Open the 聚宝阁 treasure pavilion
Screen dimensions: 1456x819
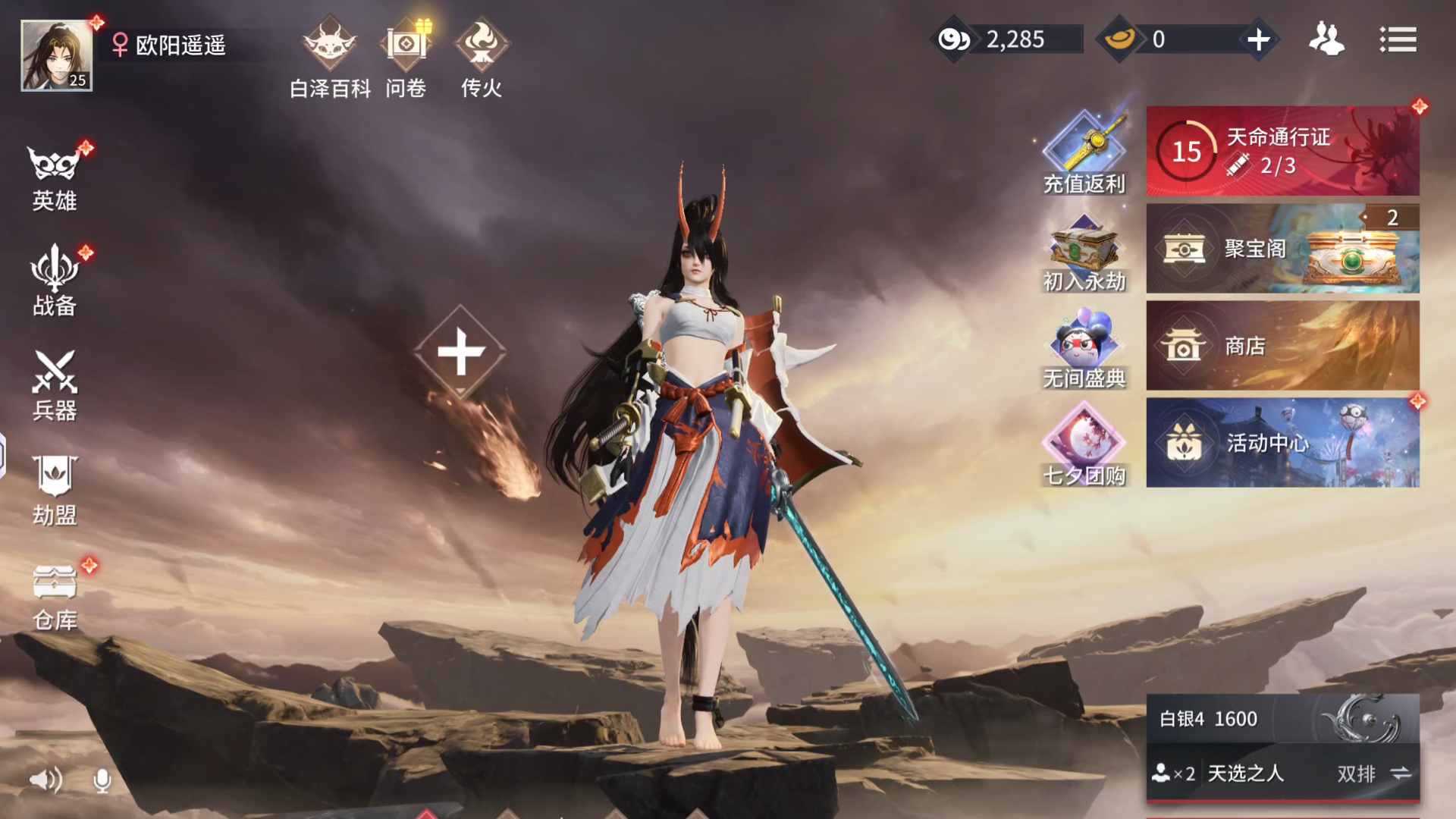[x=1282, y=249]
